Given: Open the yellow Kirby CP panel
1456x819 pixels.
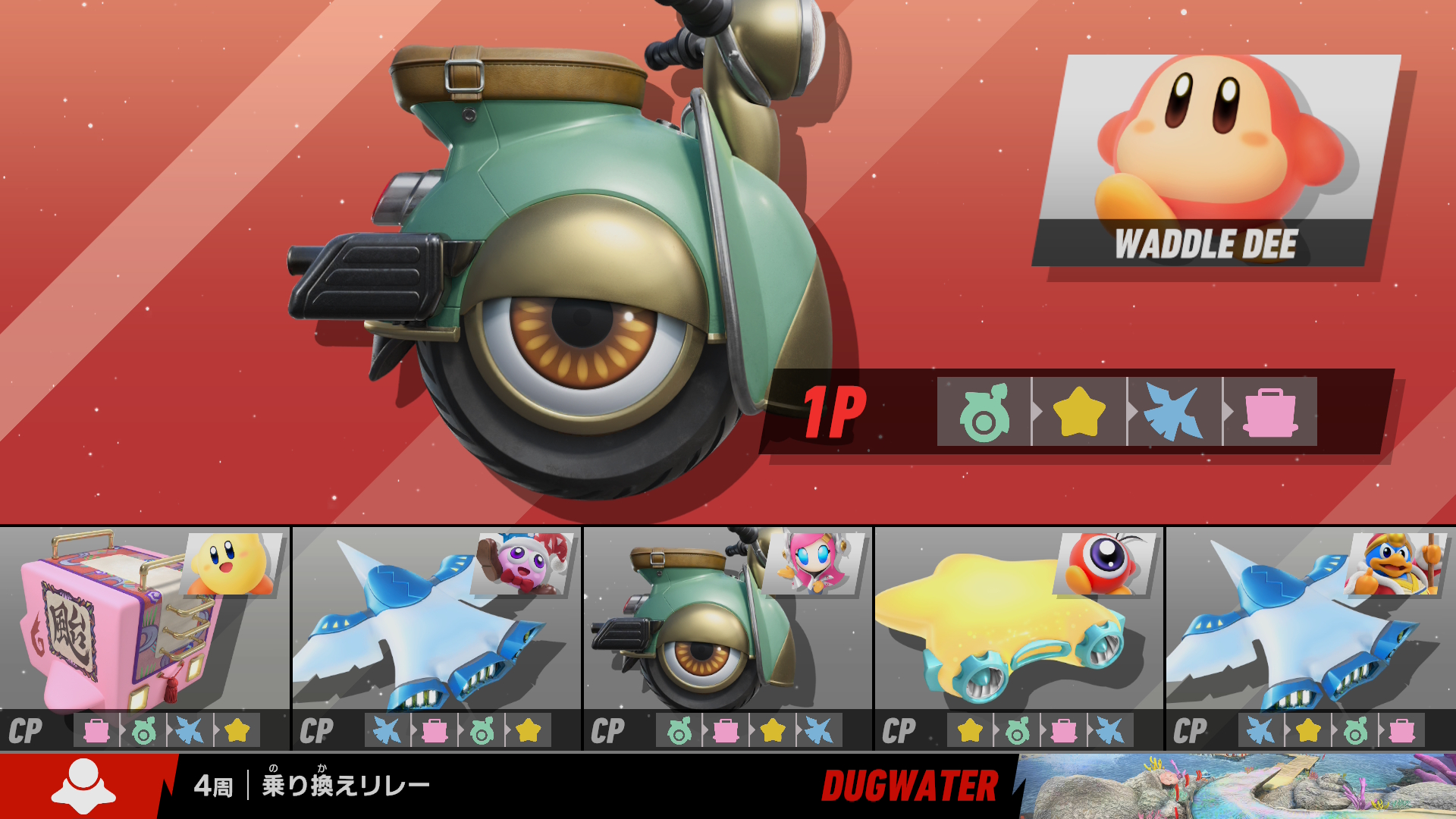Looking at the screenshot, I should (145, 637).
